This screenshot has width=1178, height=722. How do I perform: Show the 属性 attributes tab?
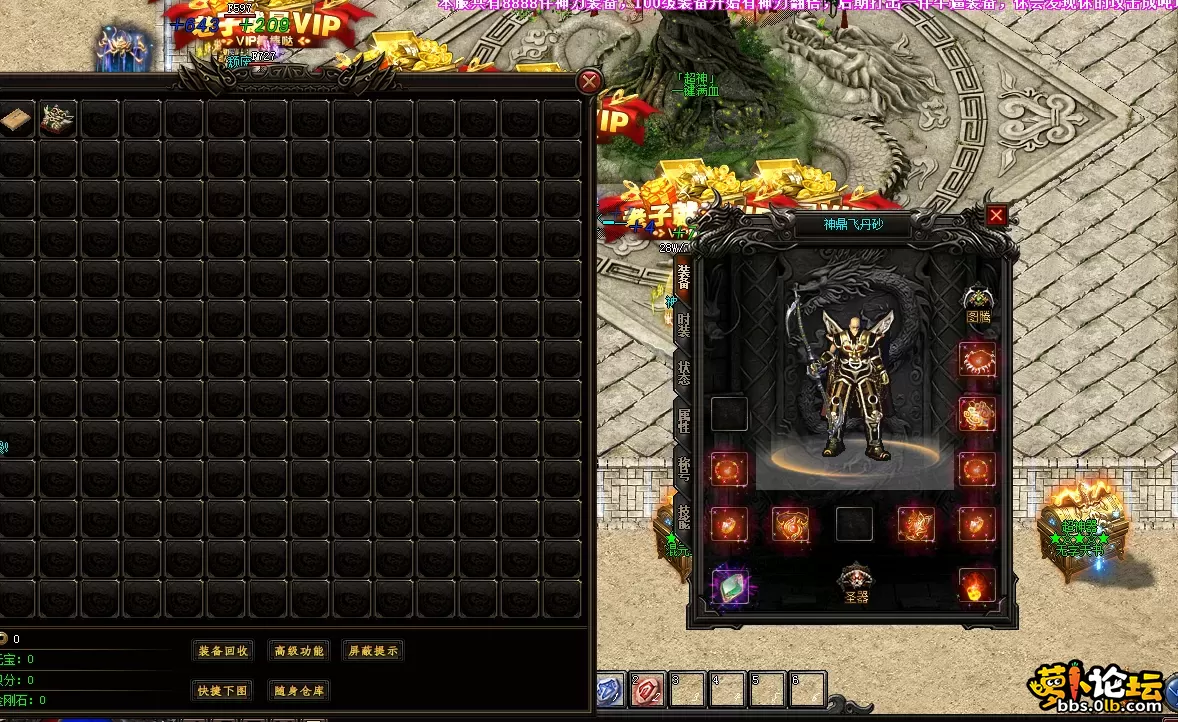point(684,420)
